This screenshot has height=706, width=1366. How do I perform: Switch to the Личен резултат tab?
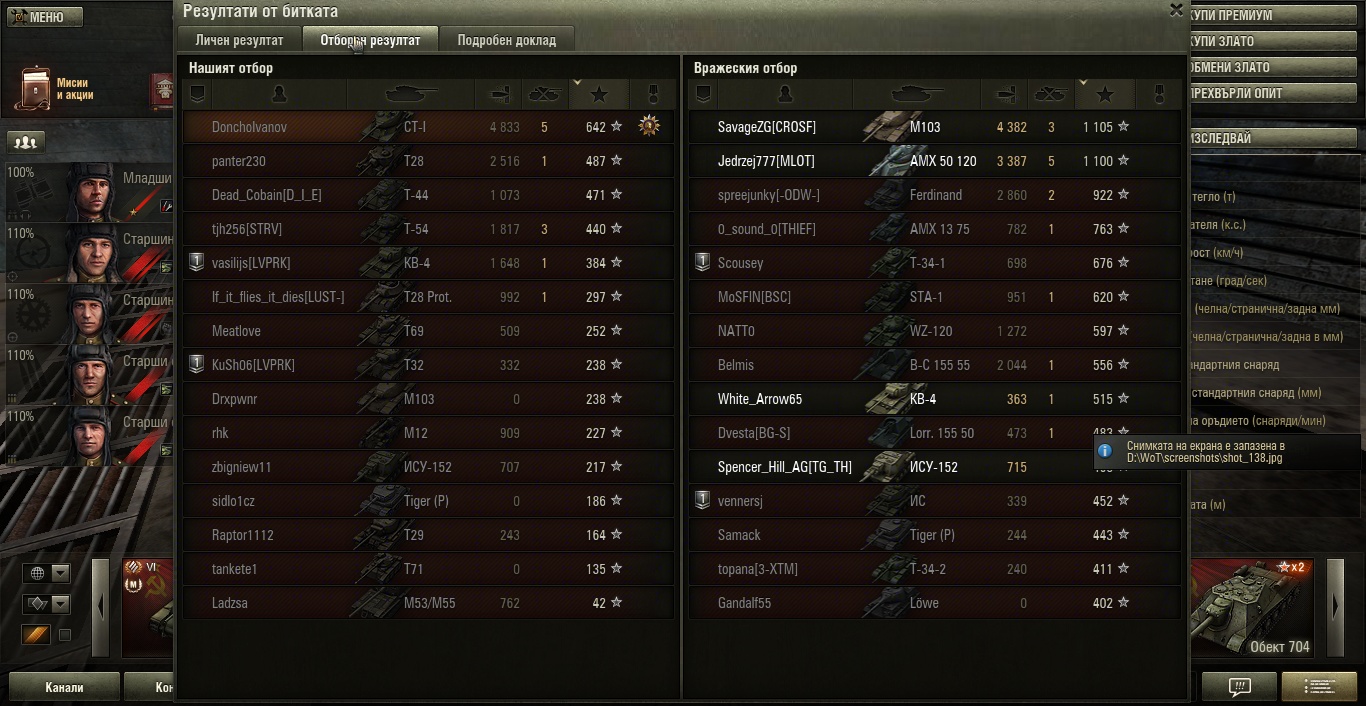239,41
